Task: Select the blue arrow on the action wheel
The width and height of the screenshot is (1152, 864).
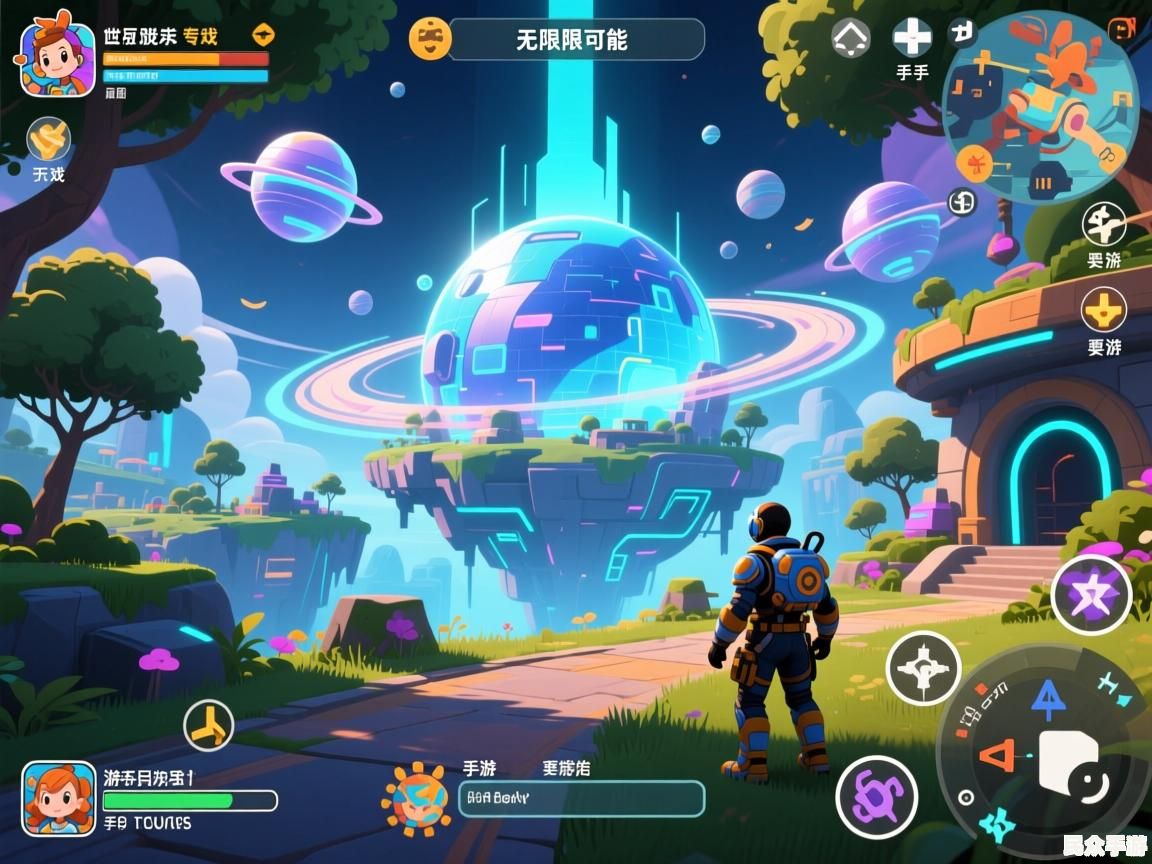Action: point(1048,699)
